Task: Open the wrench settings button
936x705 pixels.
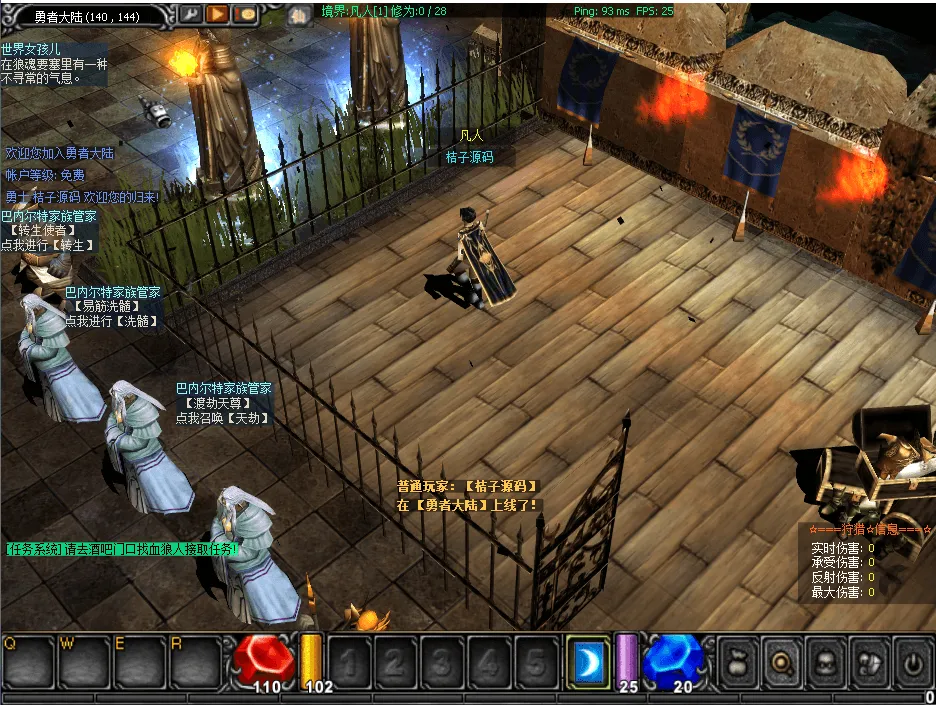Action: tap(190, 15)
